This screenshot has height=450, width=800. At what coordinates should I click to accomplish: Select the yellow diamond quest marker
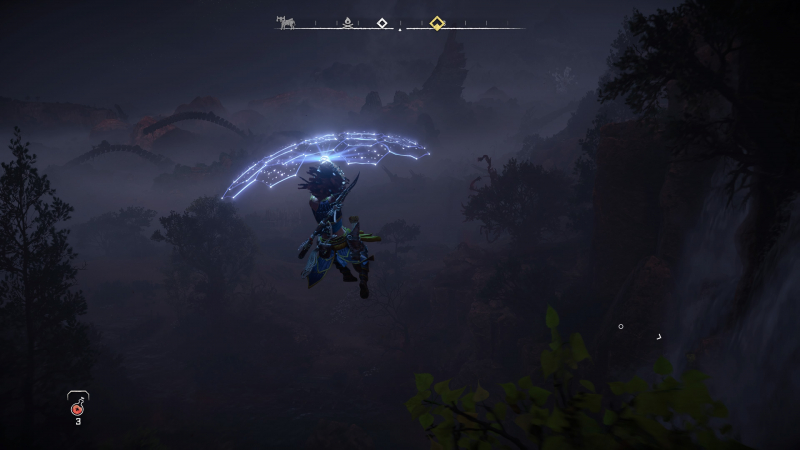437,22
